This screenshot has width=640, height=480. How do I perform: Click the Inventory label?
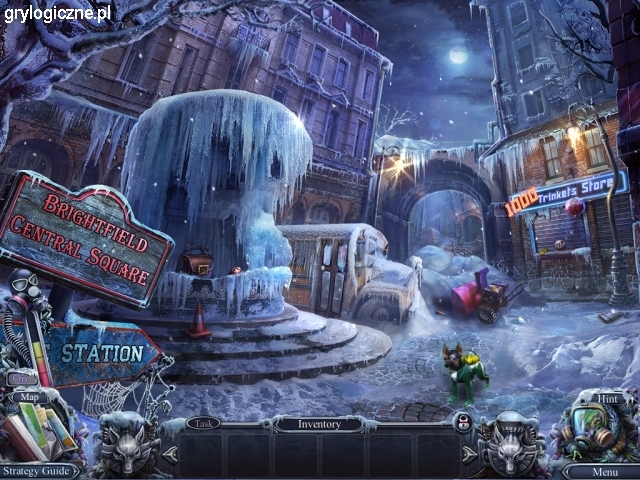(320, 424)
